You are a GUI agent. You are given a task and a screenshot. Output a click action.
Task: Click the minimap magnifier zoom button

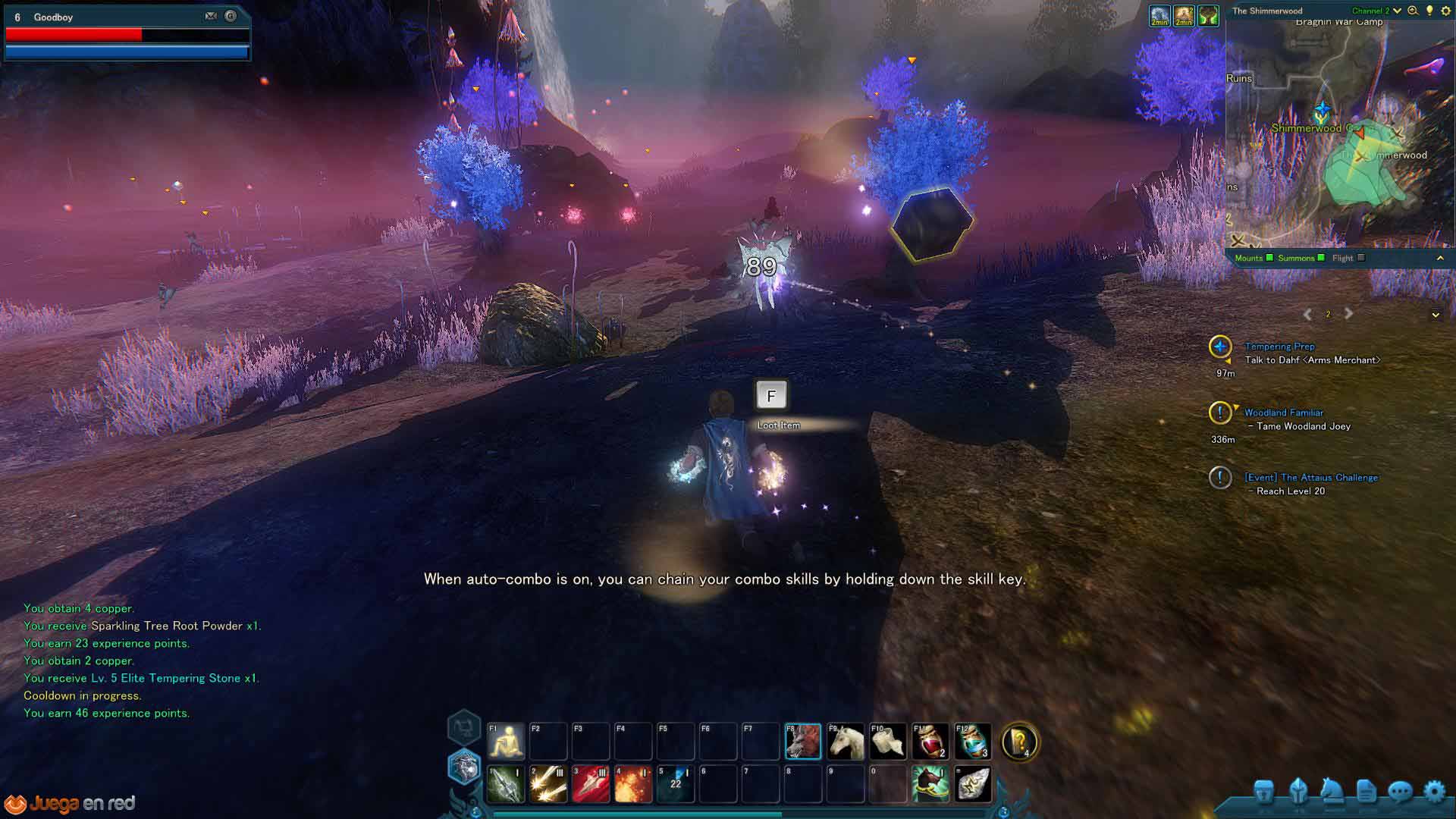click(1413, 11)
